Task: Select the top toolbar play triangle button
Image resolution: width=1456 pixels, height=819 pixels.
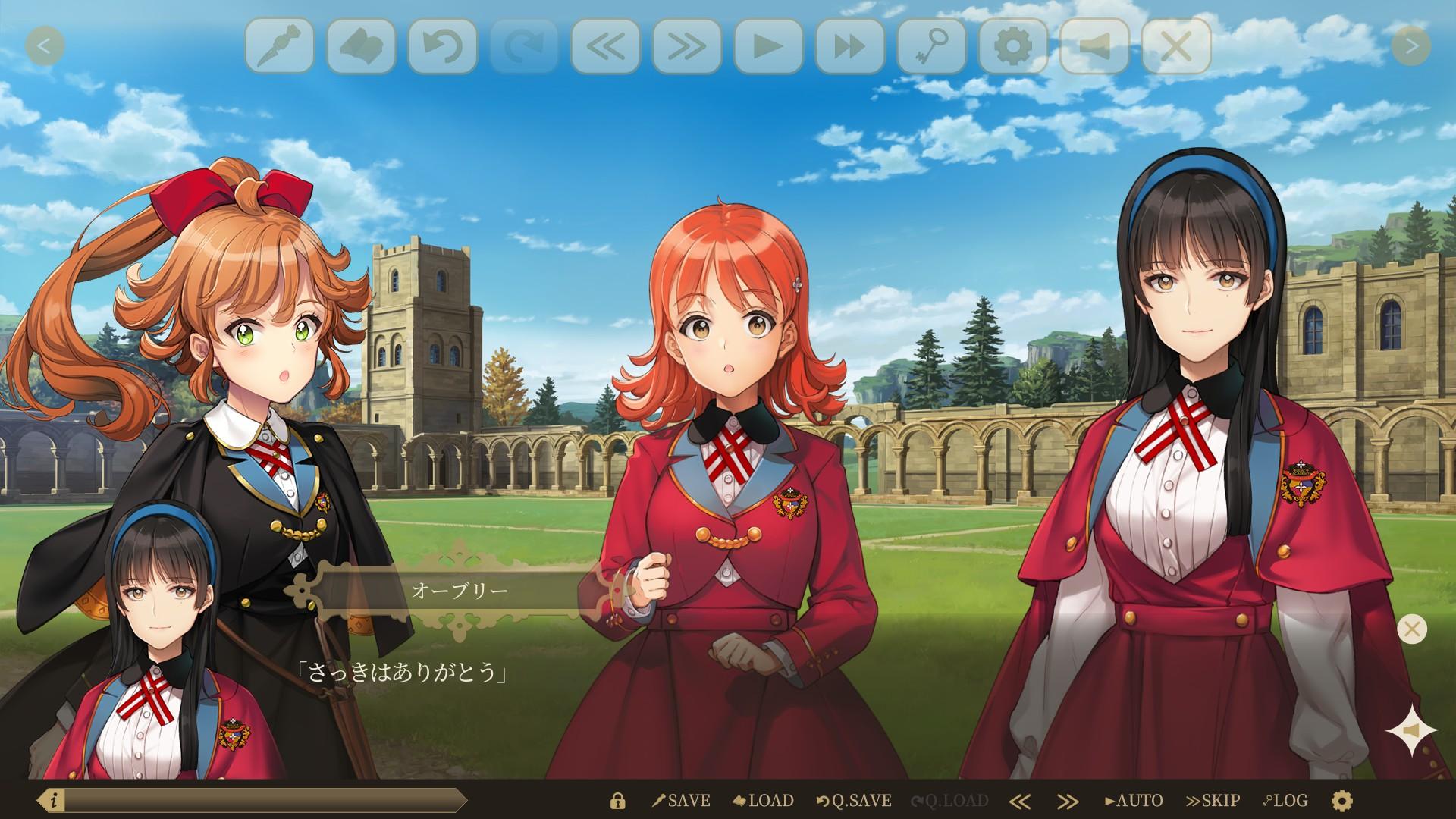Action: (768, 46)
